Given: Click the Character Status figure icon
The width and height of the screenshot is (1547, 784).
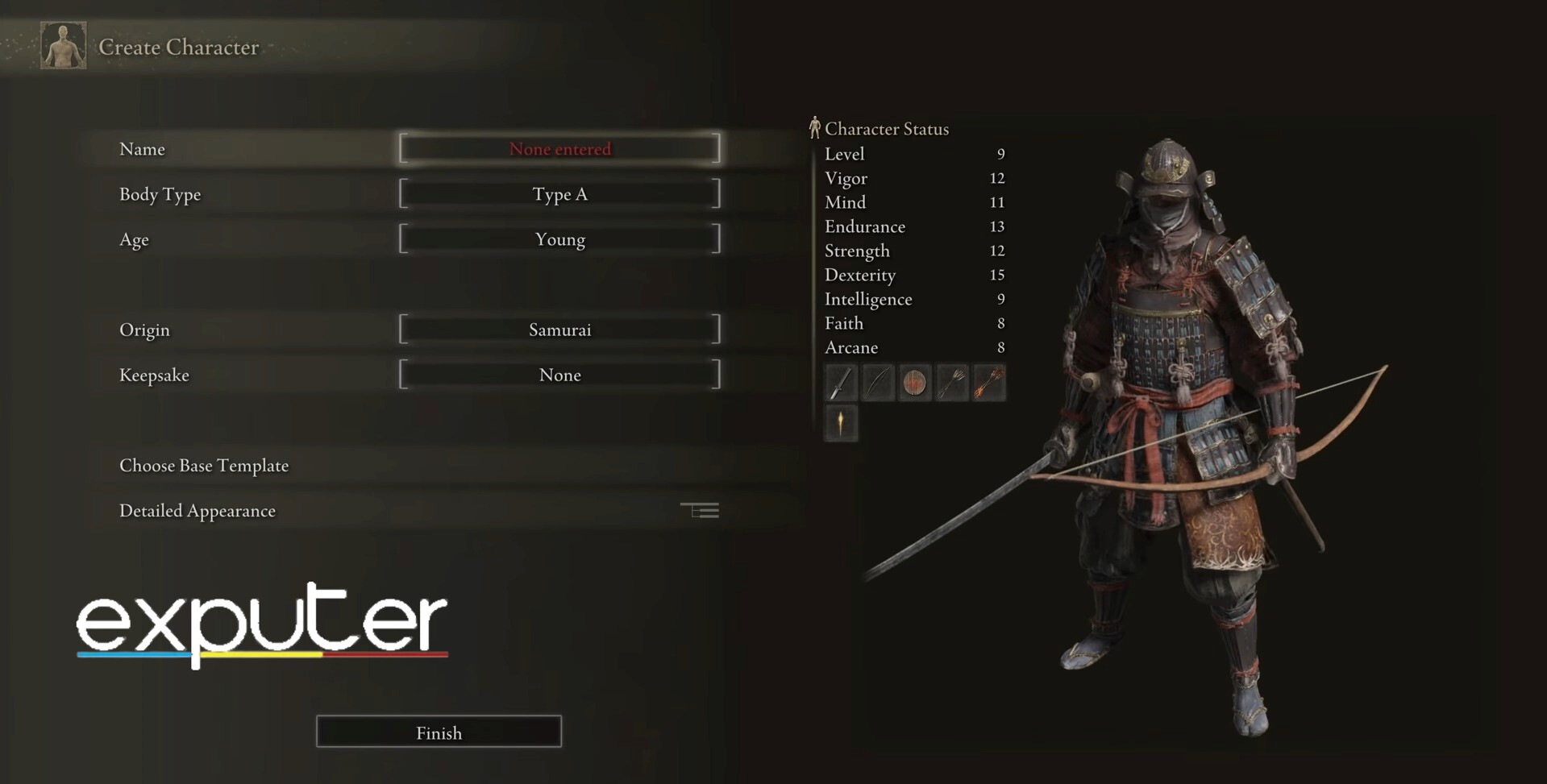Looking at the screenshot, I should [814, 127].
